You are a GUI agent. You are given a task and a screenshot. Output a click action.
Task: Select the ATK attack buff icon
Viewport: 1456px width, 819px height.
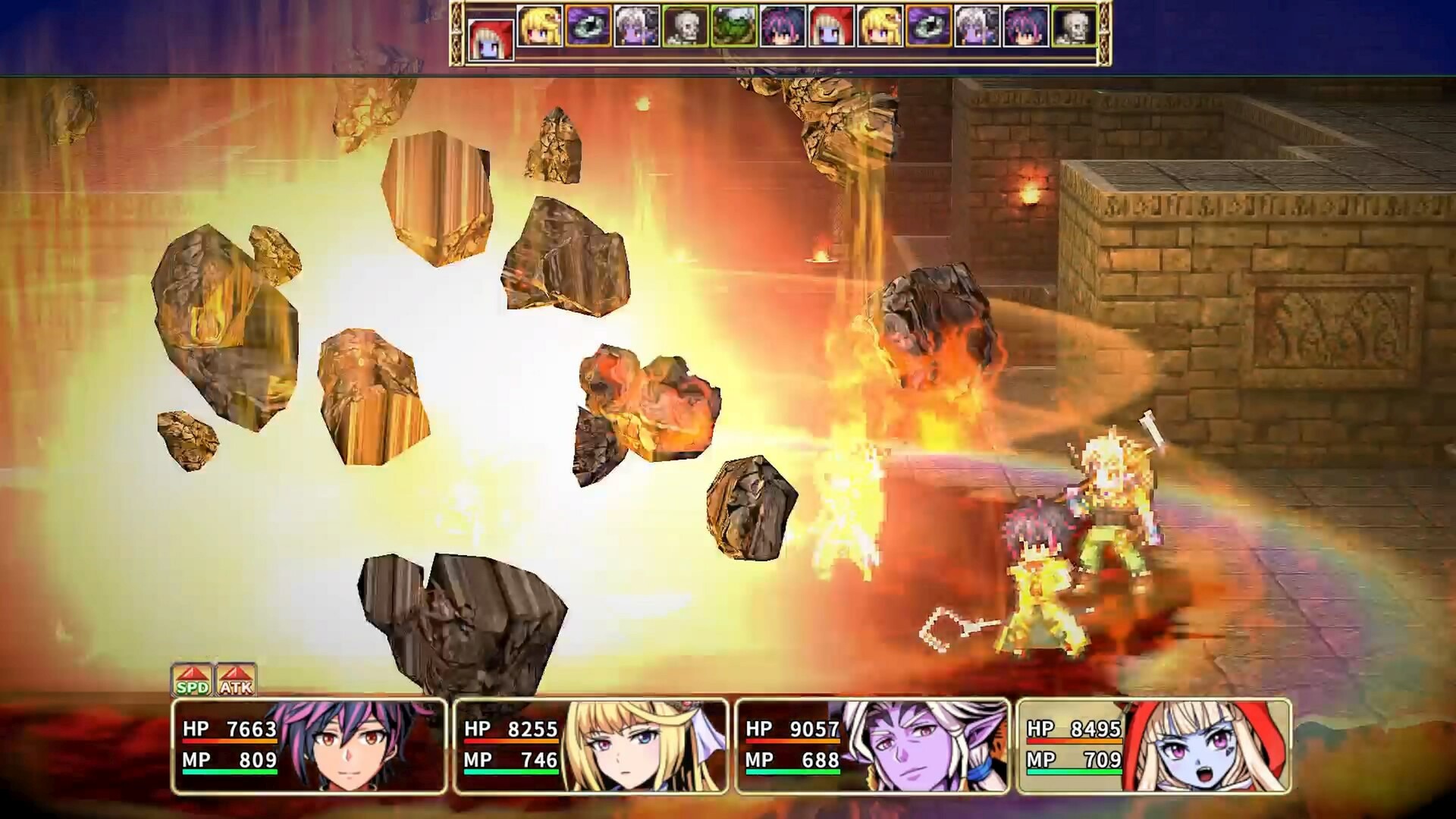pos(236,679)
